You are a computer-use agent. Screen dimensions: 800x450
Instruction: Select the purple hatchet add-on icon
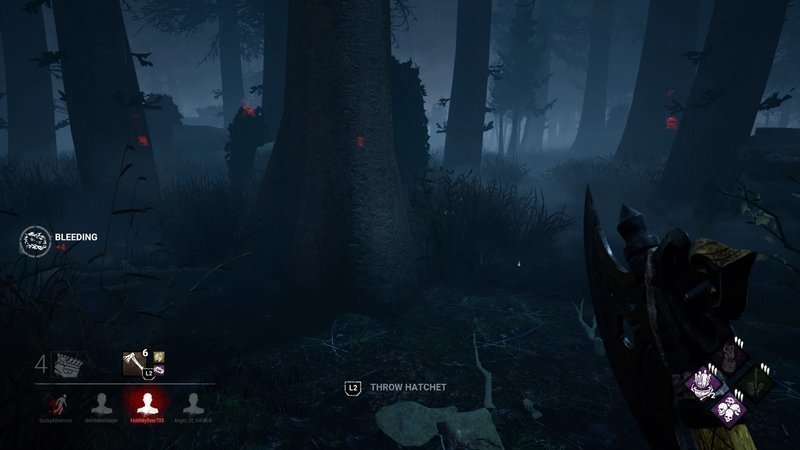(x=159, y=371)
